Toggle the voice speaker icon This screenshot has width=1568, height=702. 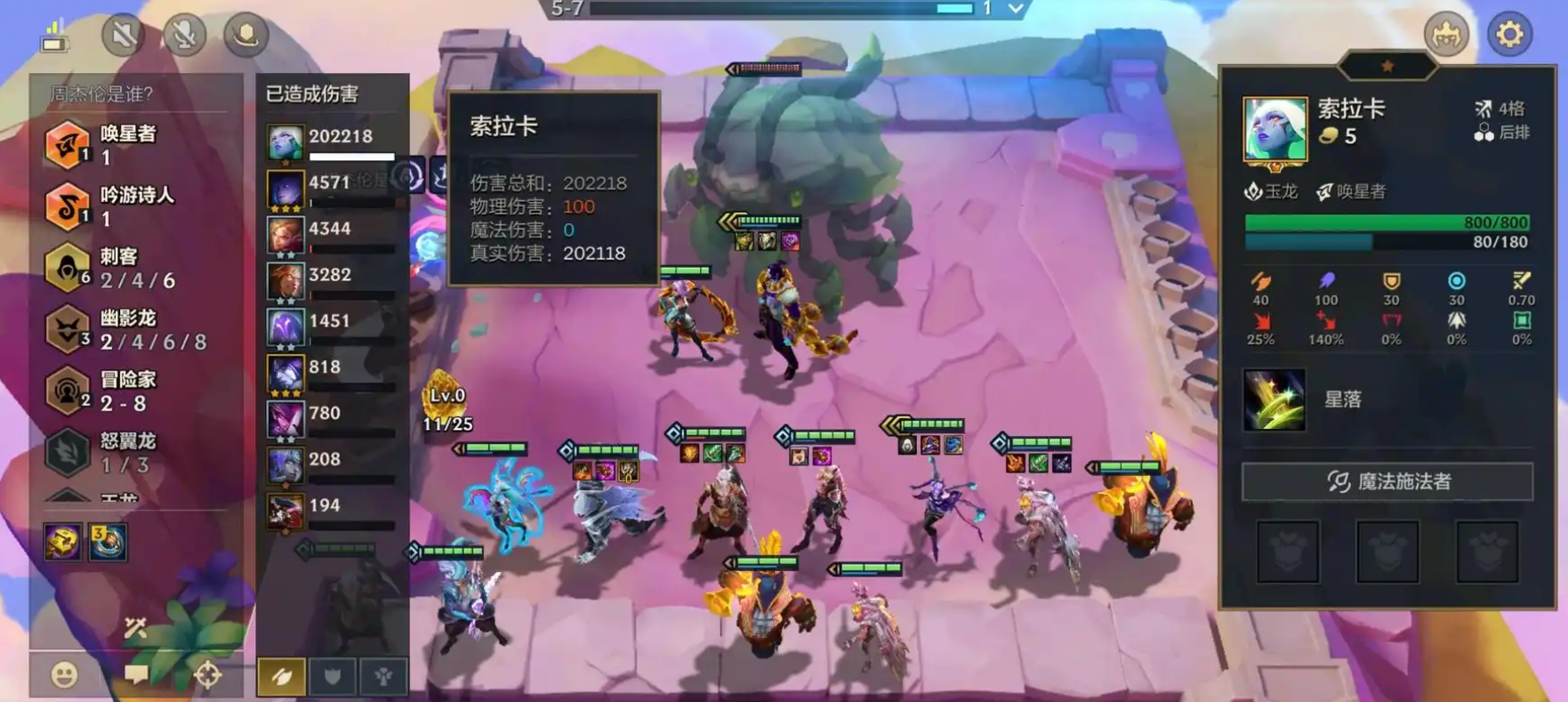tap(245, 32)
